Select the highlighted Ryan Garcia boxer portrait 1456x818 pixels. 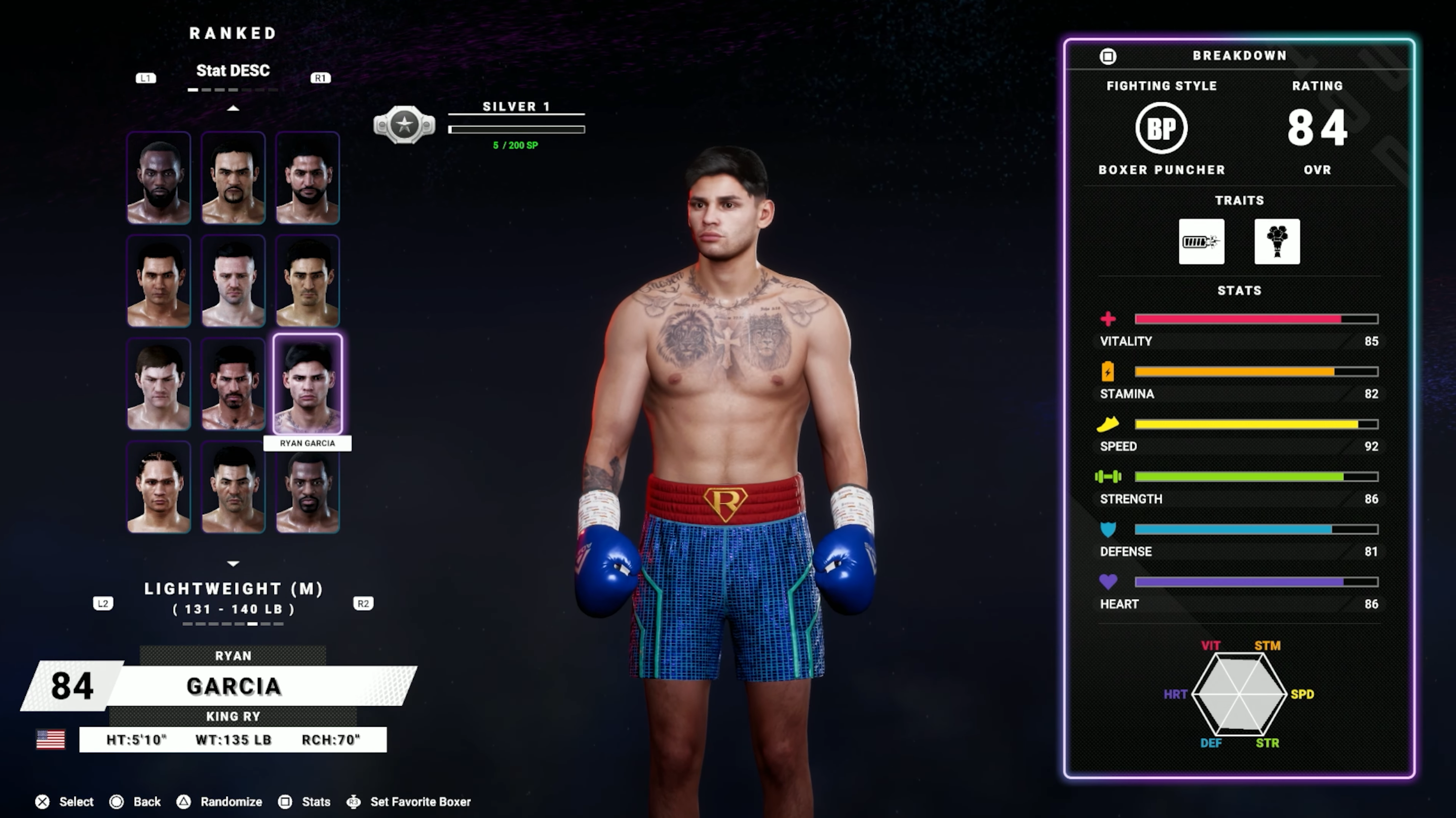click(x=308, y=384)
